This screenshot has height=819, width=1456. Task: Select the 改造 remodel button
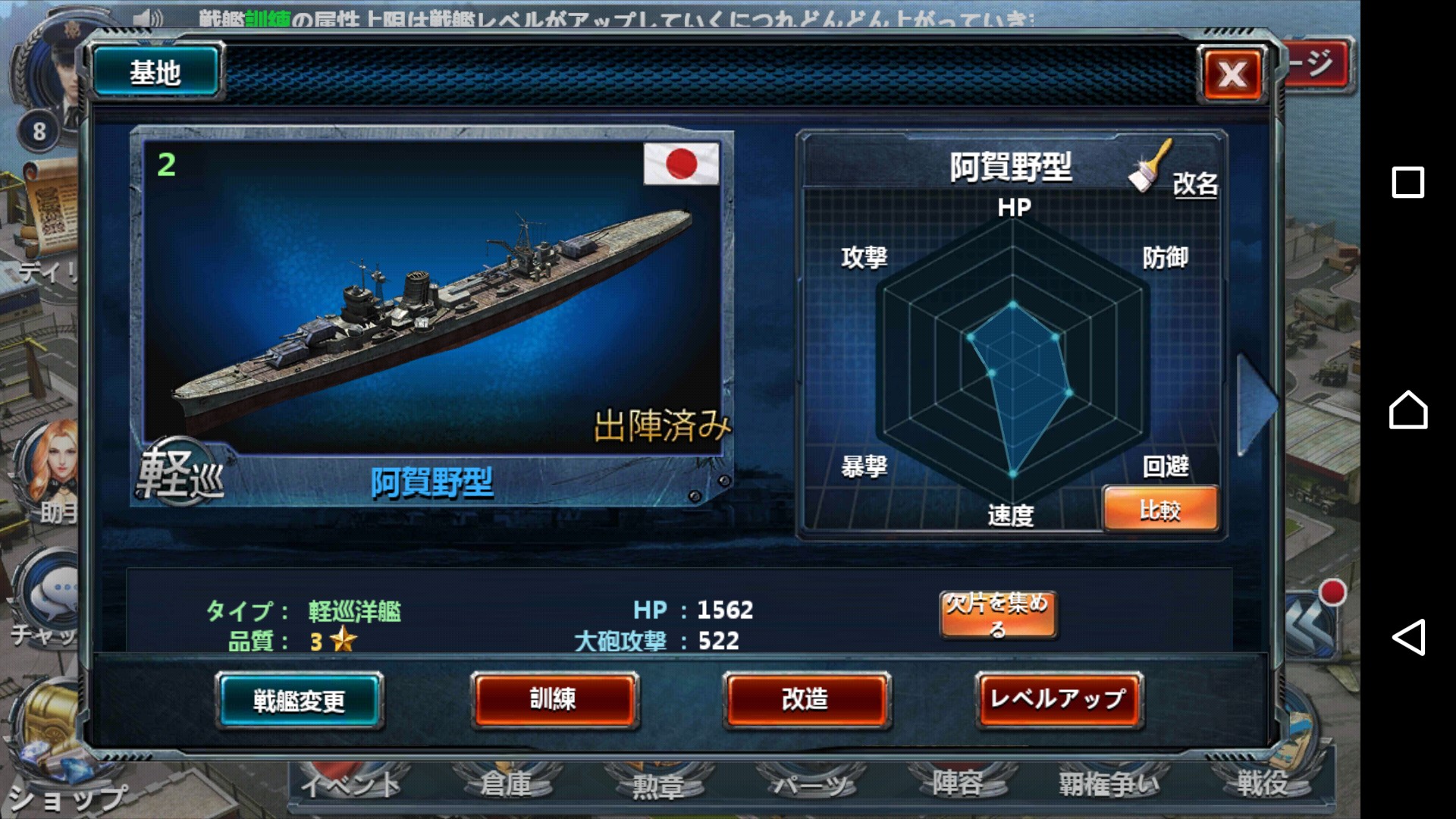pyautogui.click(x=805, y=699)
